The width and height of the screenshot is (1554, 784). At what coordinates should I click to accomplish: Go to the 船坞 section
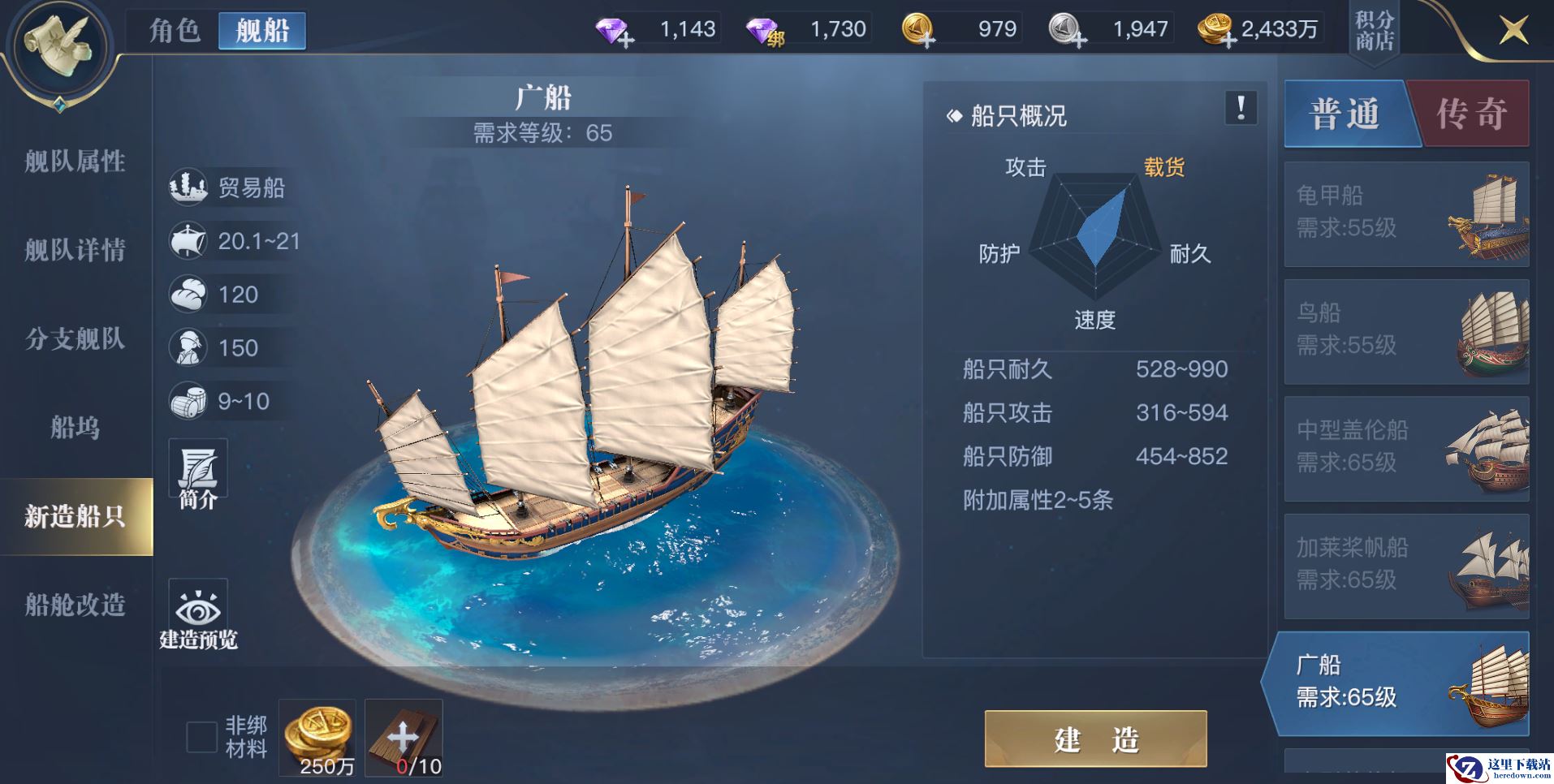point(76,427)
